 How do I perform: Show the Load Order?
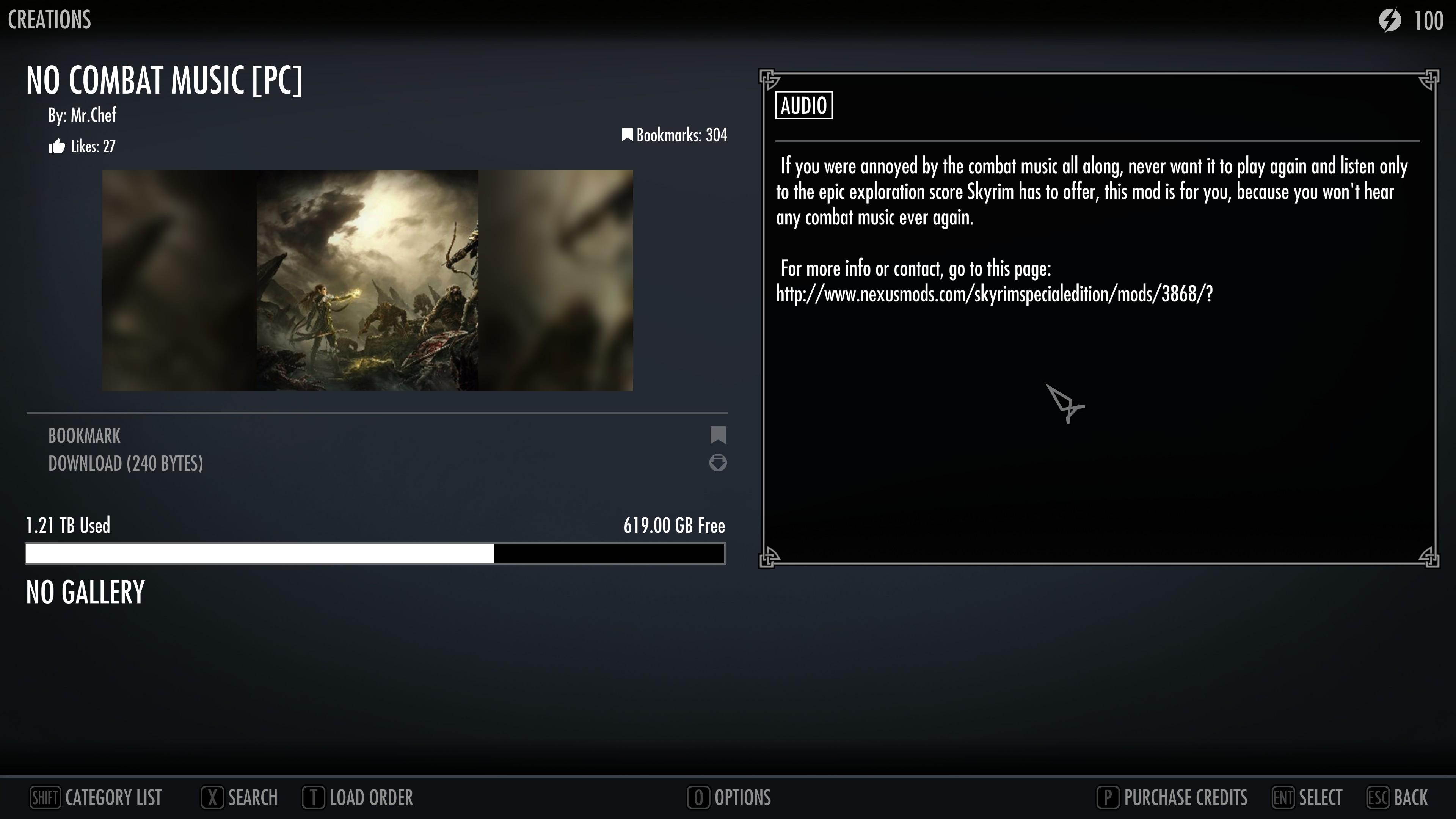coord(358,797)
